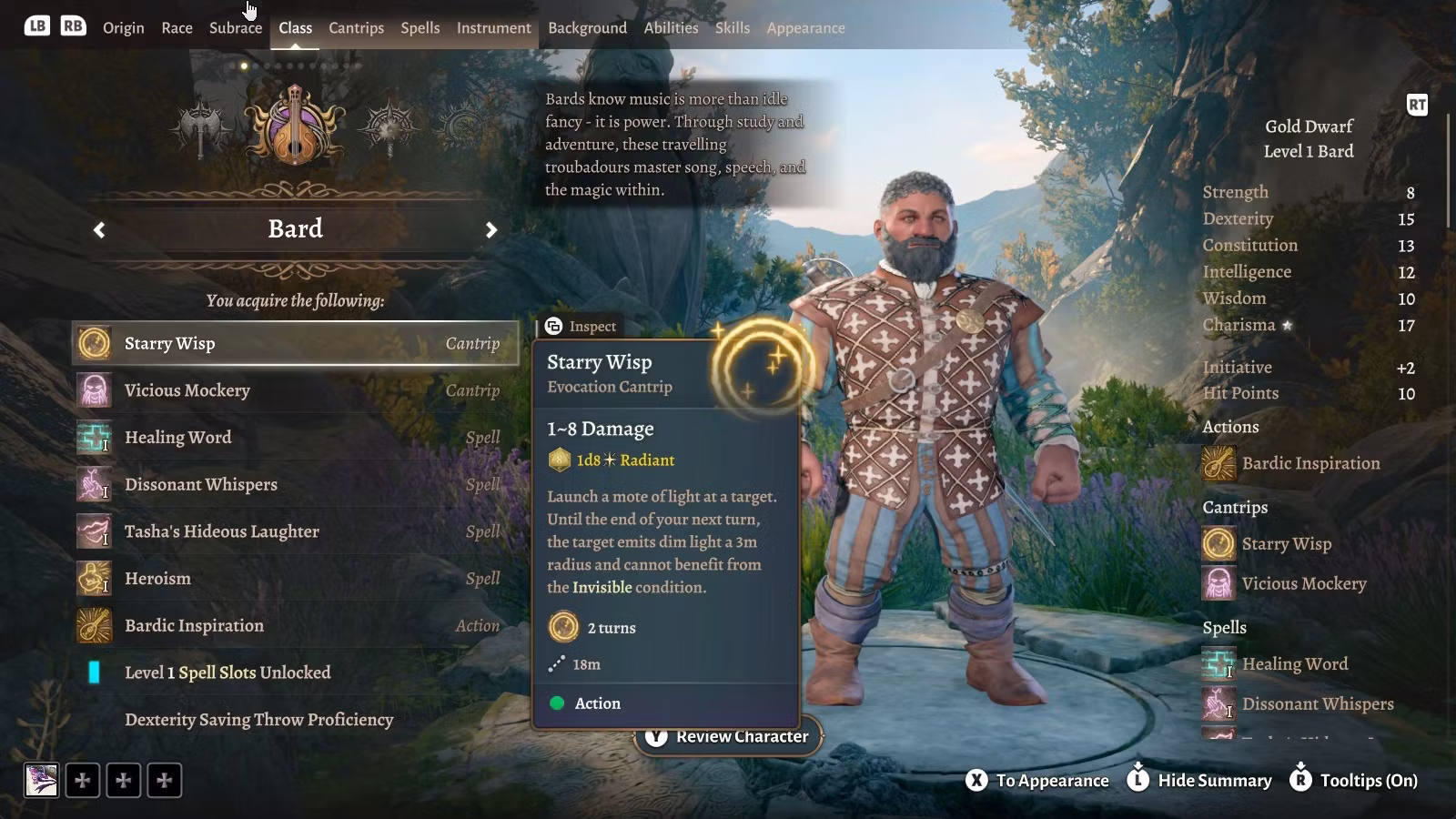Choose the Skills tab

tap(732, 27)
